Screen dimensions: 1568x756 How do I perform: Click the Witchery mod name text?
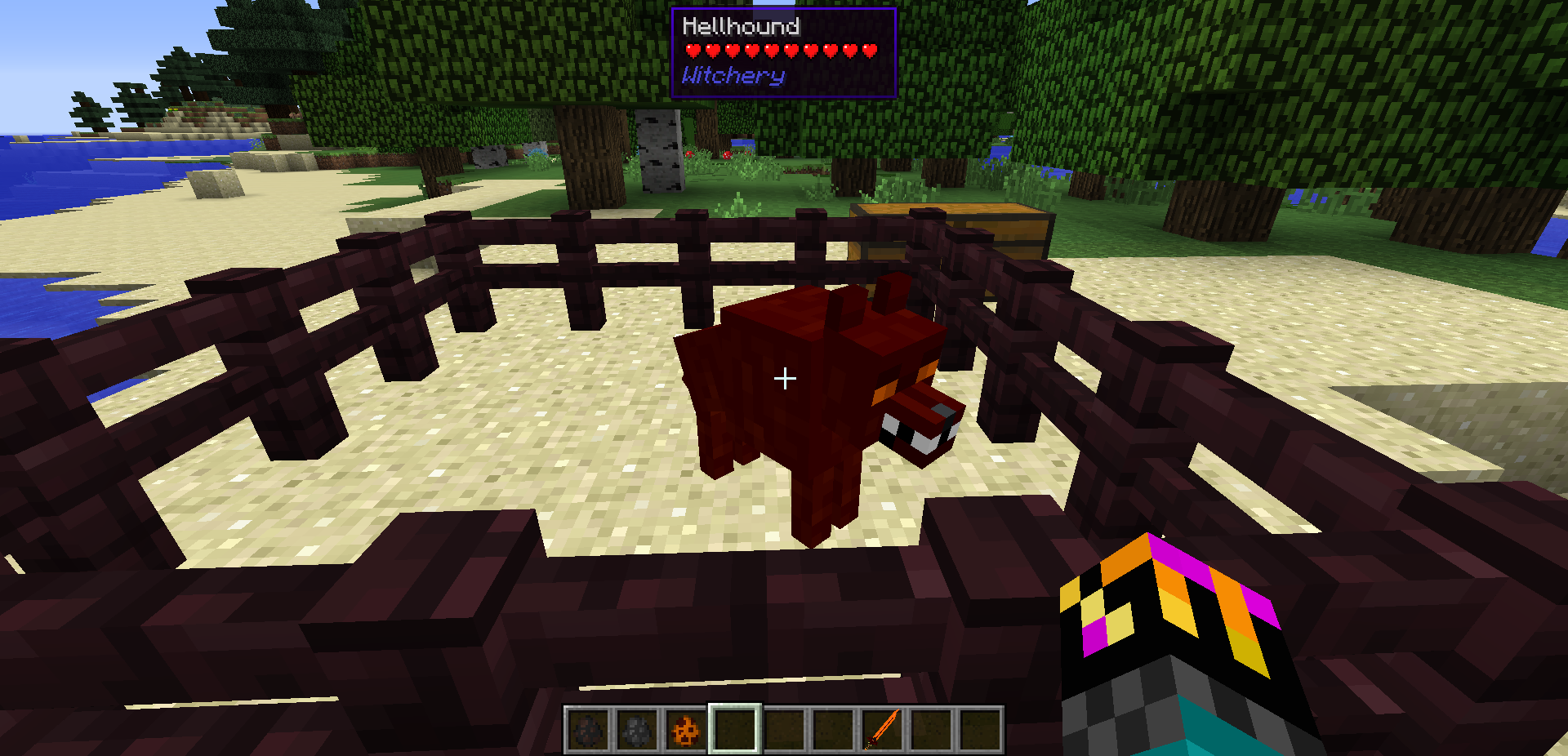[x=733, y=76]
